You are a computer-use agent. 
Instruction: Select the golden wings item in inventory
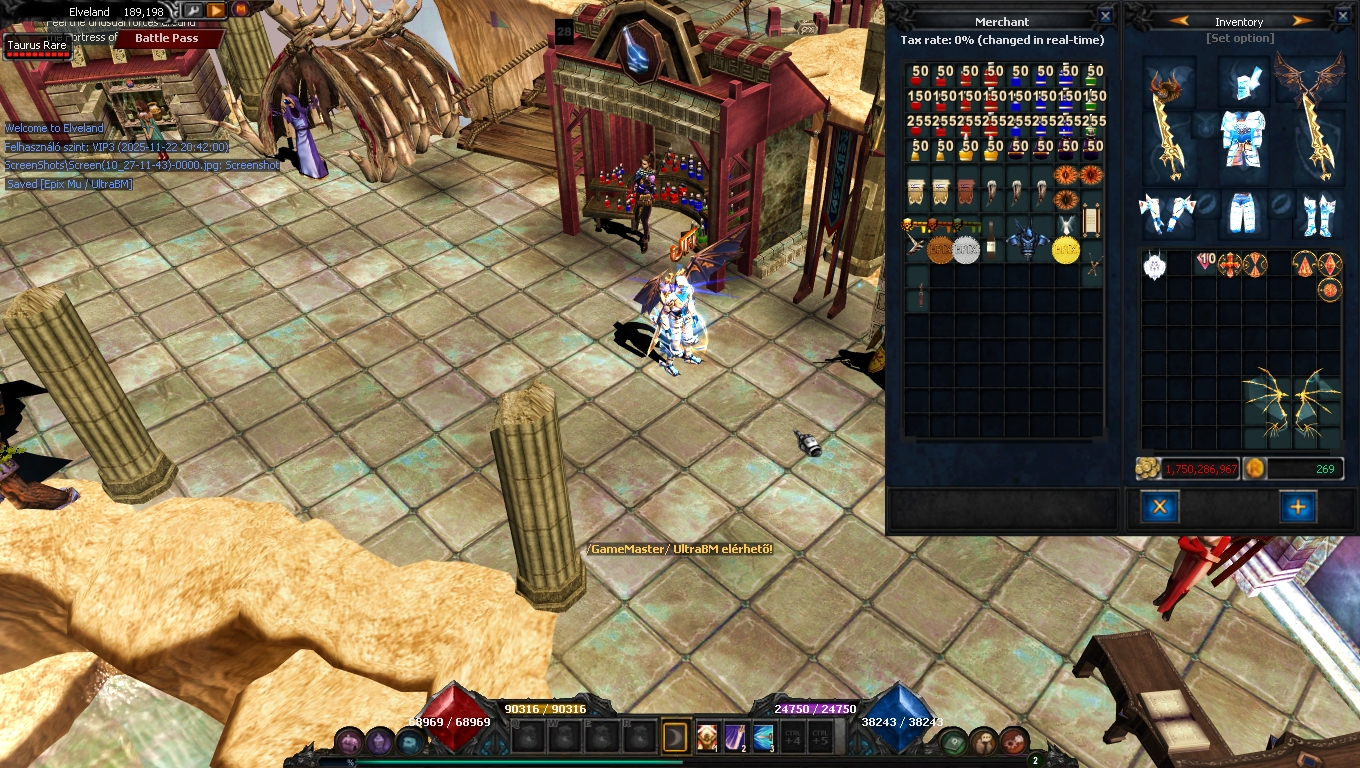tap(1290, 410)
